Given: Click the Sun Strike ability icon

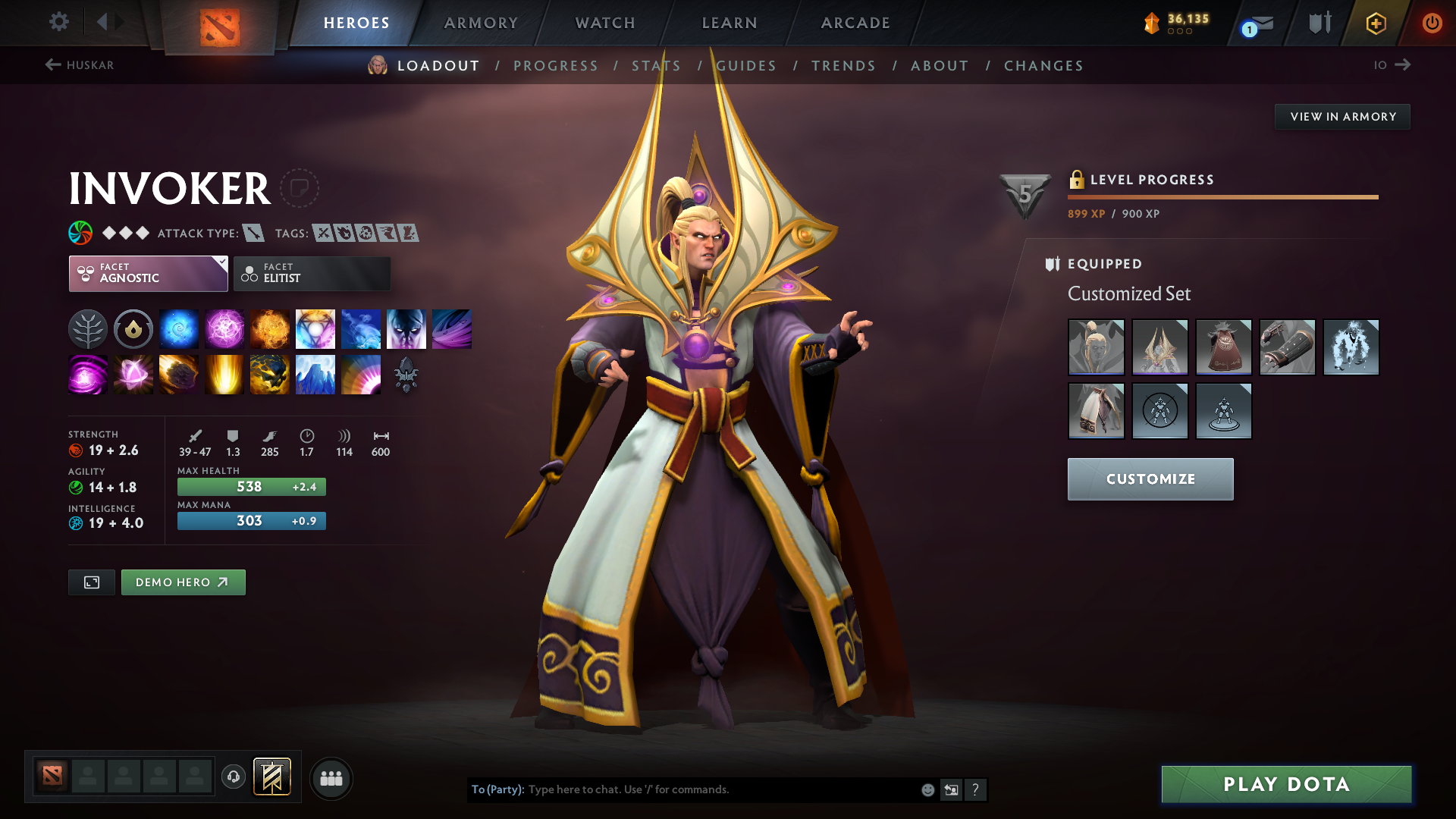Looking at the screenshot, I should coord(224,374).
